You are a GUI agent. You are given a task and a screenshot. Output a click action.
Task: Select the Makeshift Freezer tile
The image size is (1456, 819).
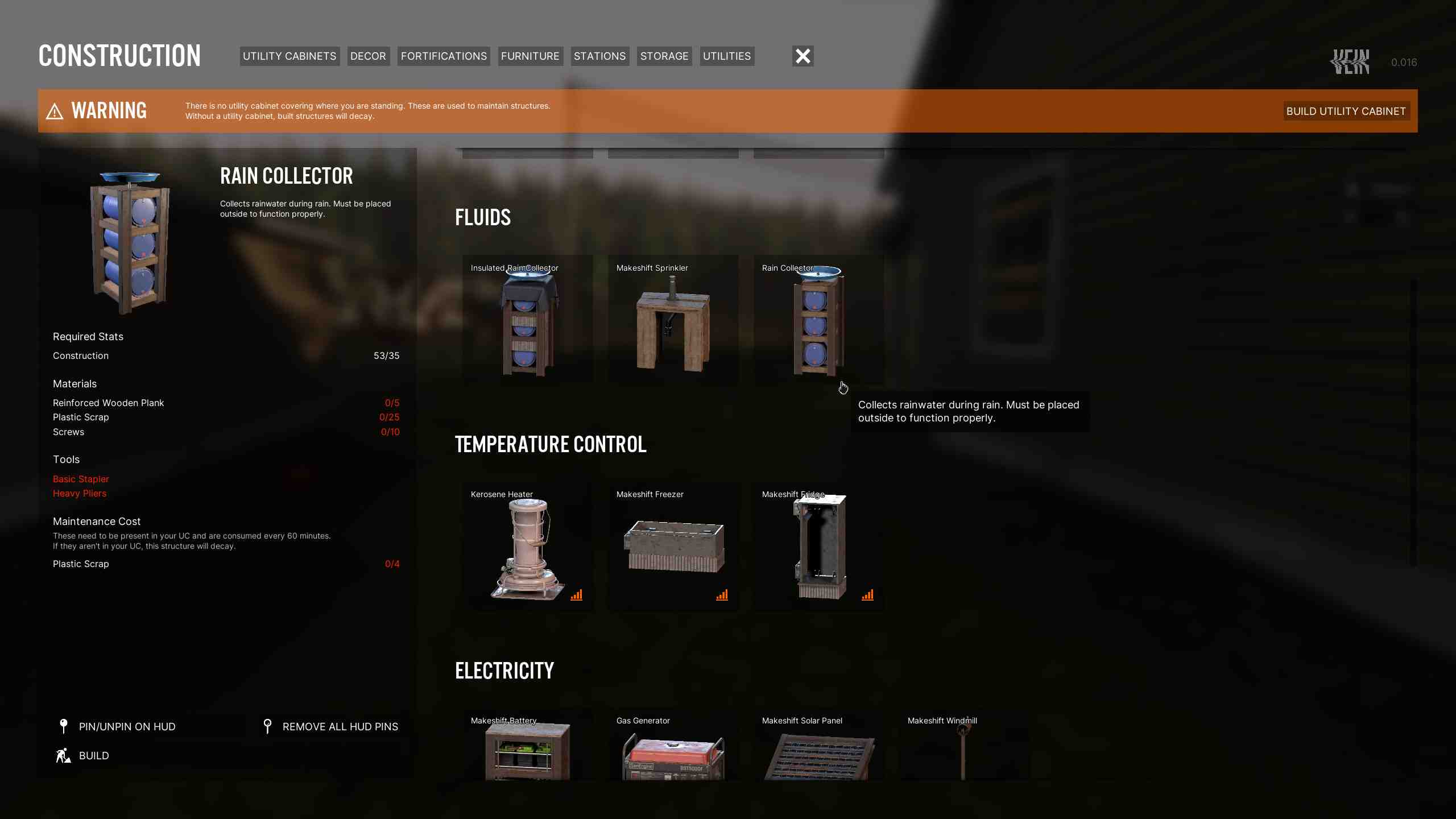[x=673, y=547]
